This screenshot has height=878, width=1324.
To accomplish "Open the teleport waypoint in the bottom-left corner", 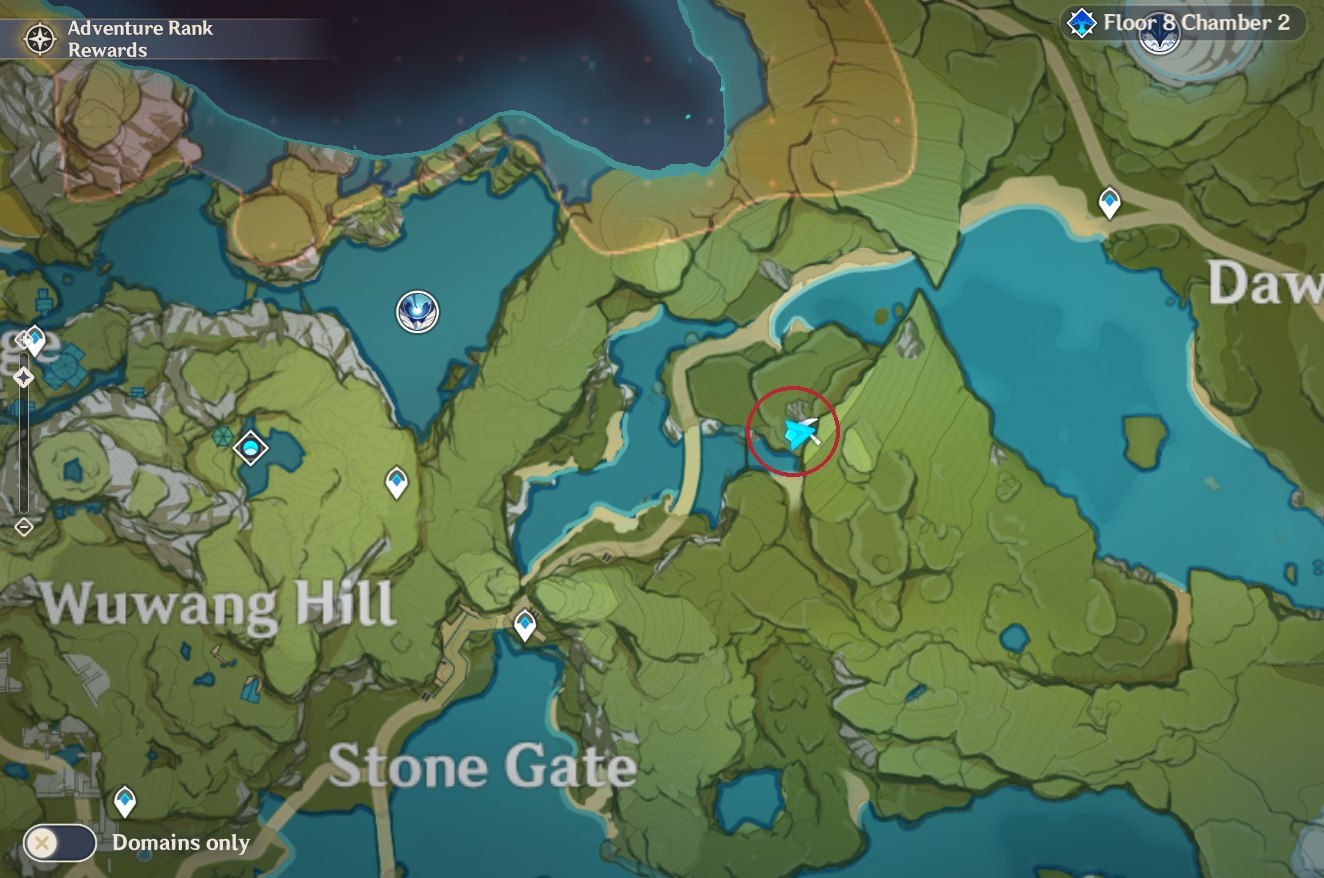I will pos(124,800).
